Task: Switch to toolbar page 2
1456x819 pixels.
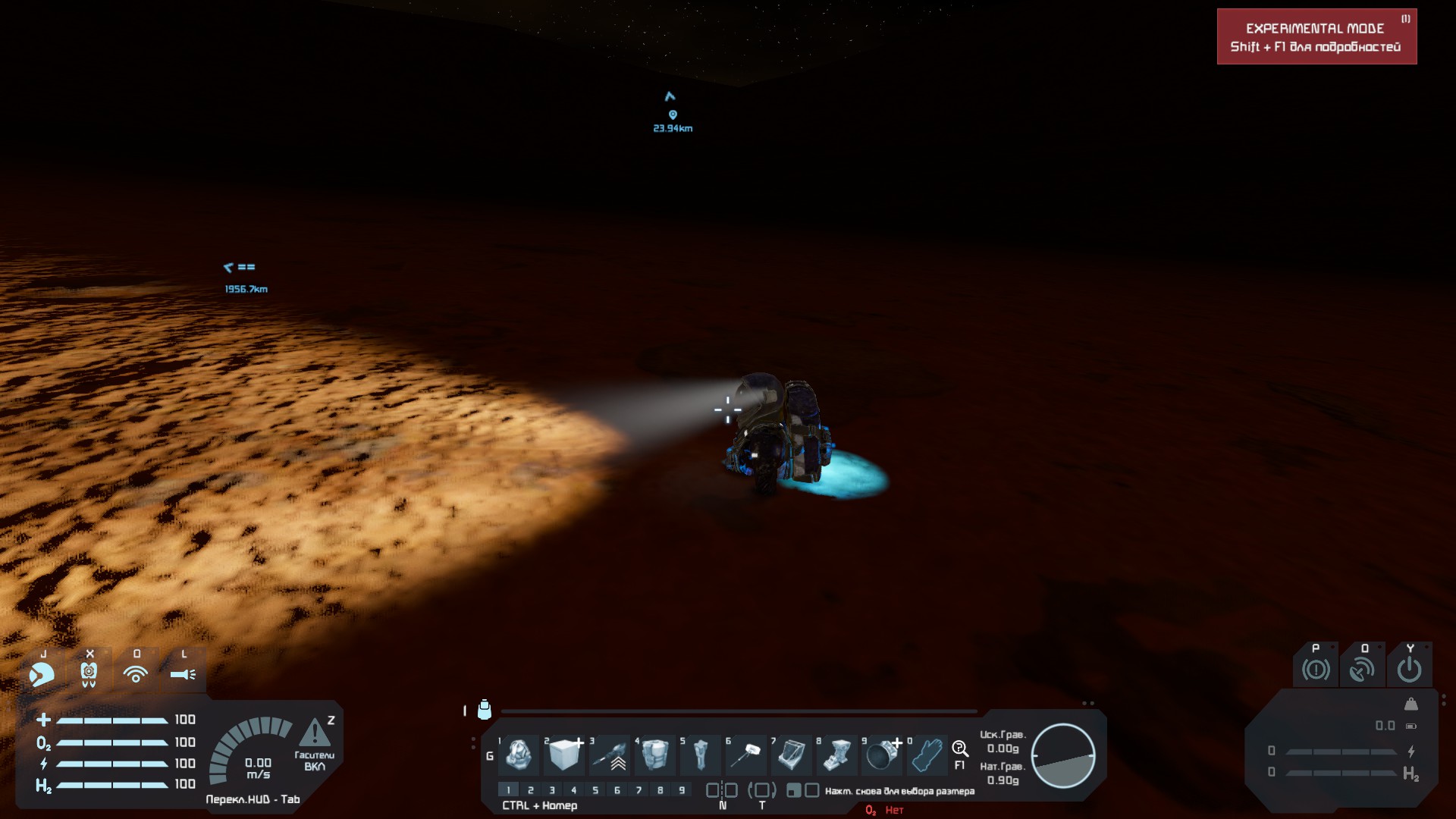Action: click(x=531, y=790)
